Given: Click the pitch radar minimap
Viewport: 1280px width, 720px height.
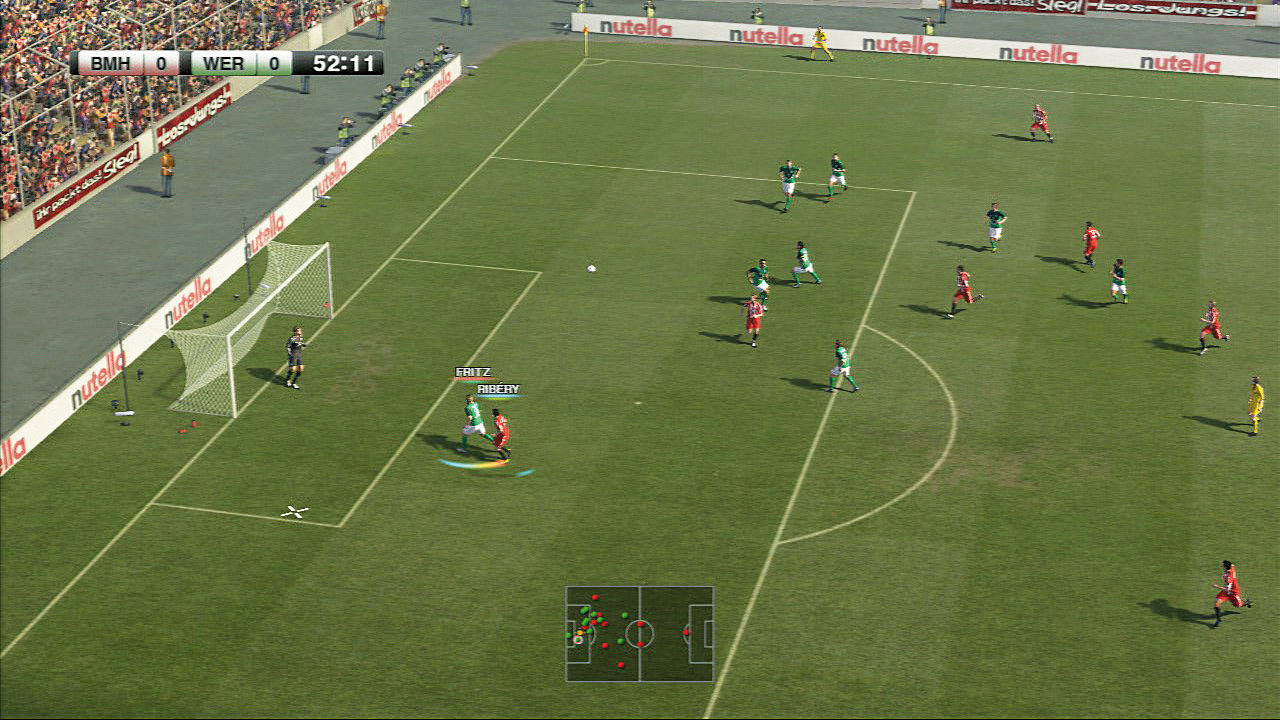Looking at the screenshot, I should [x=640, y=633].
